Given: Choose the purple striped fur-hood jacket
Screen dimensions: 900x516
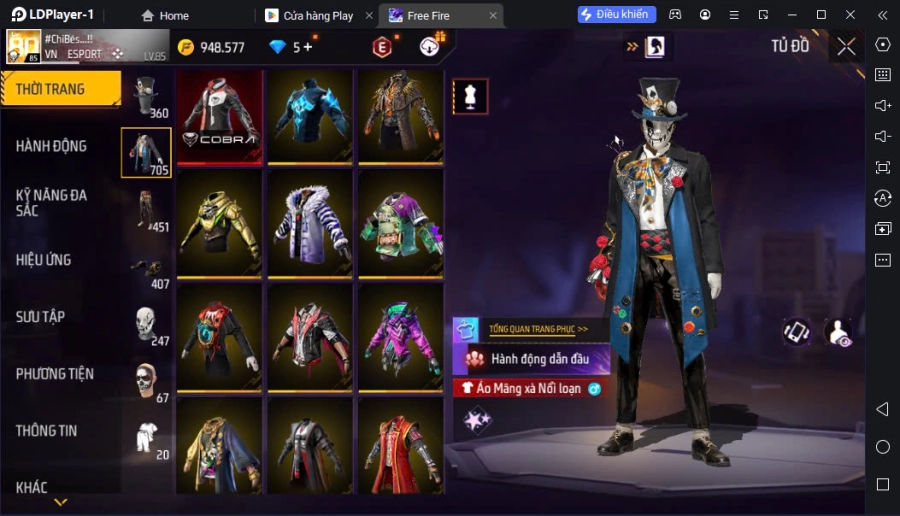Looking at the screenshot, I should (310, 224).
